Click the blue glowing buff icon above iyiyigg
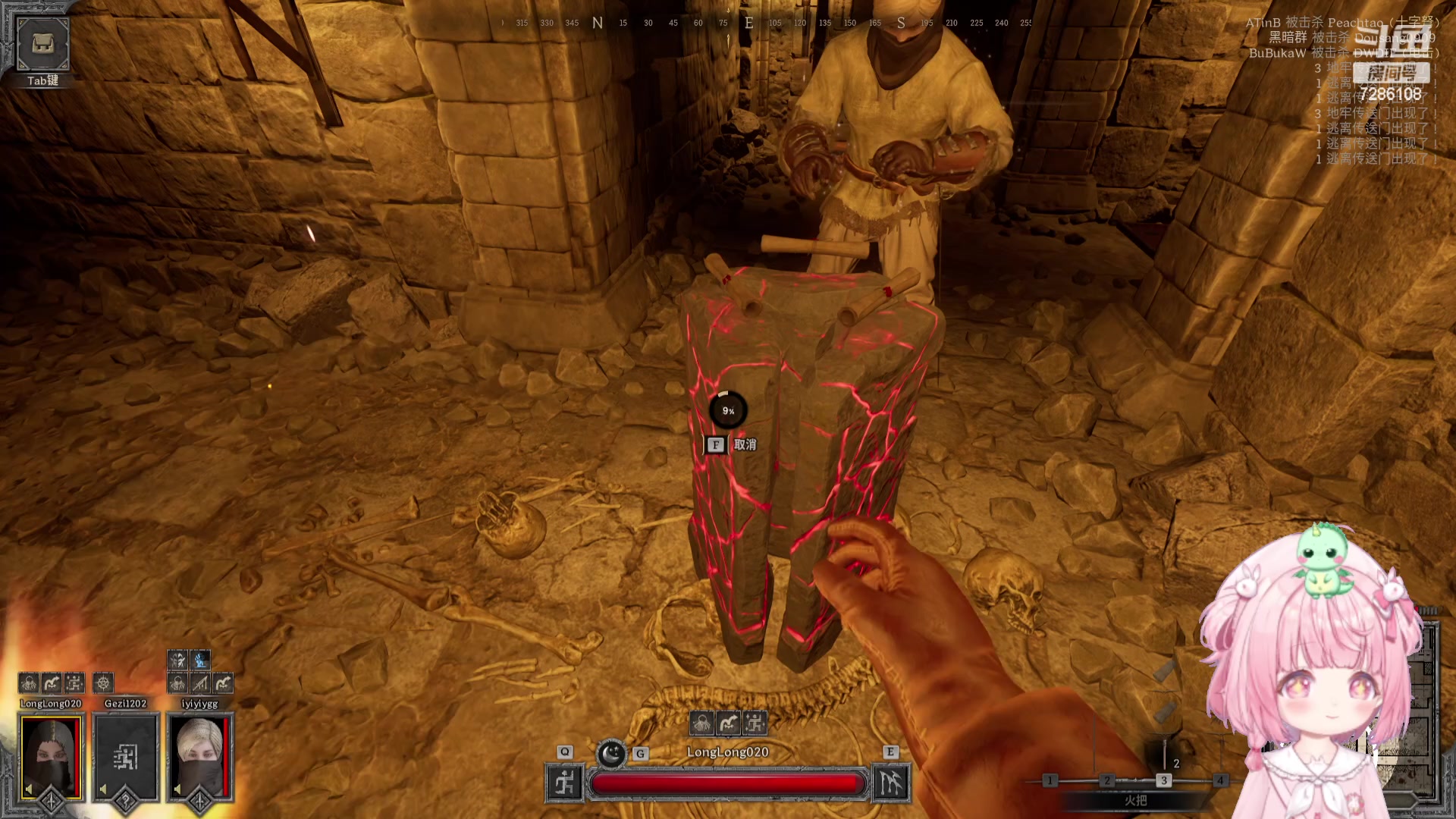The width and height of the screenshot is (1456, 819). click(200, 660)
